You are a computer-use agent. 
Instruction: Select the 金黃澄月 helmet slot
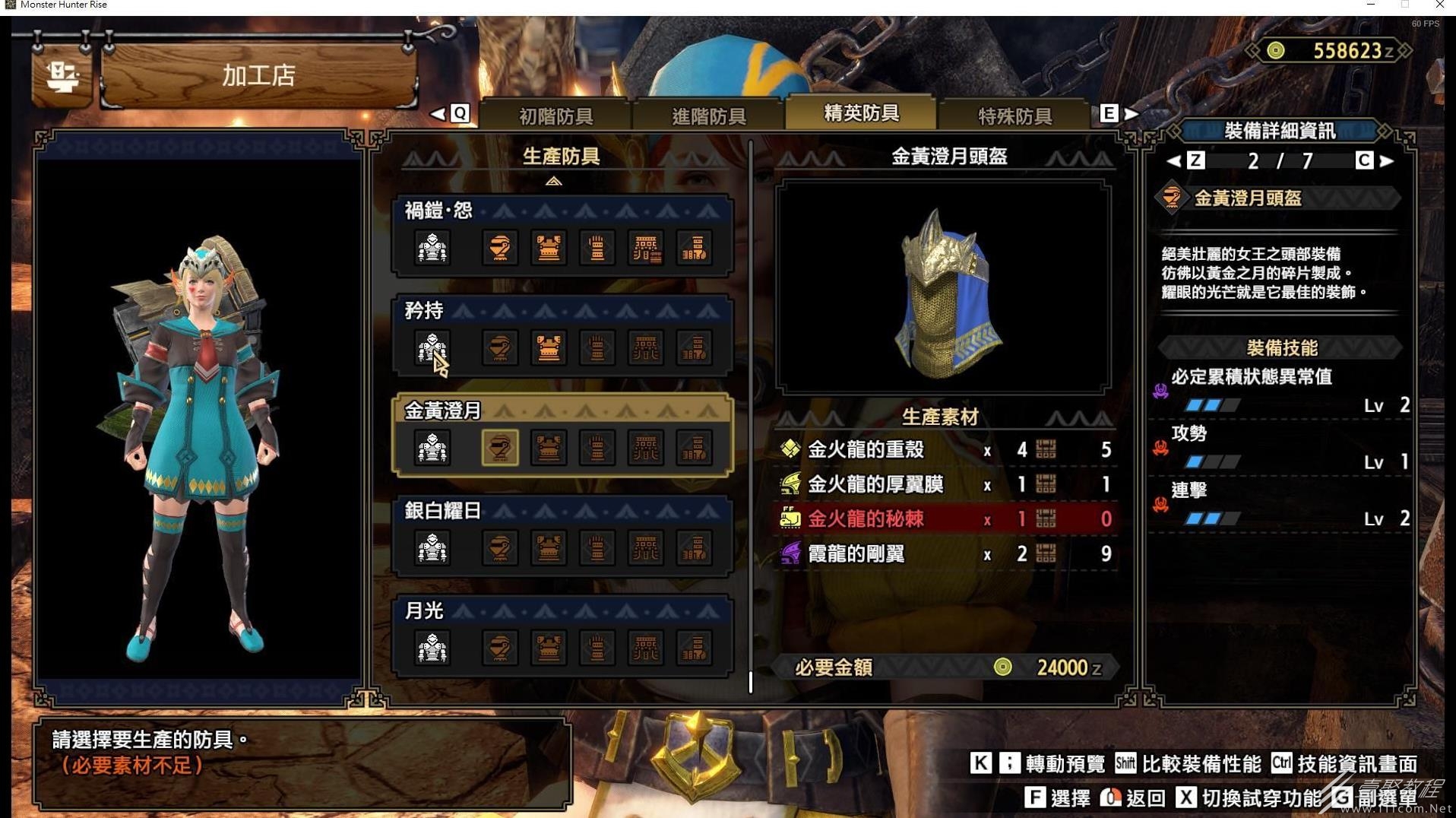(x=499, y=448)
